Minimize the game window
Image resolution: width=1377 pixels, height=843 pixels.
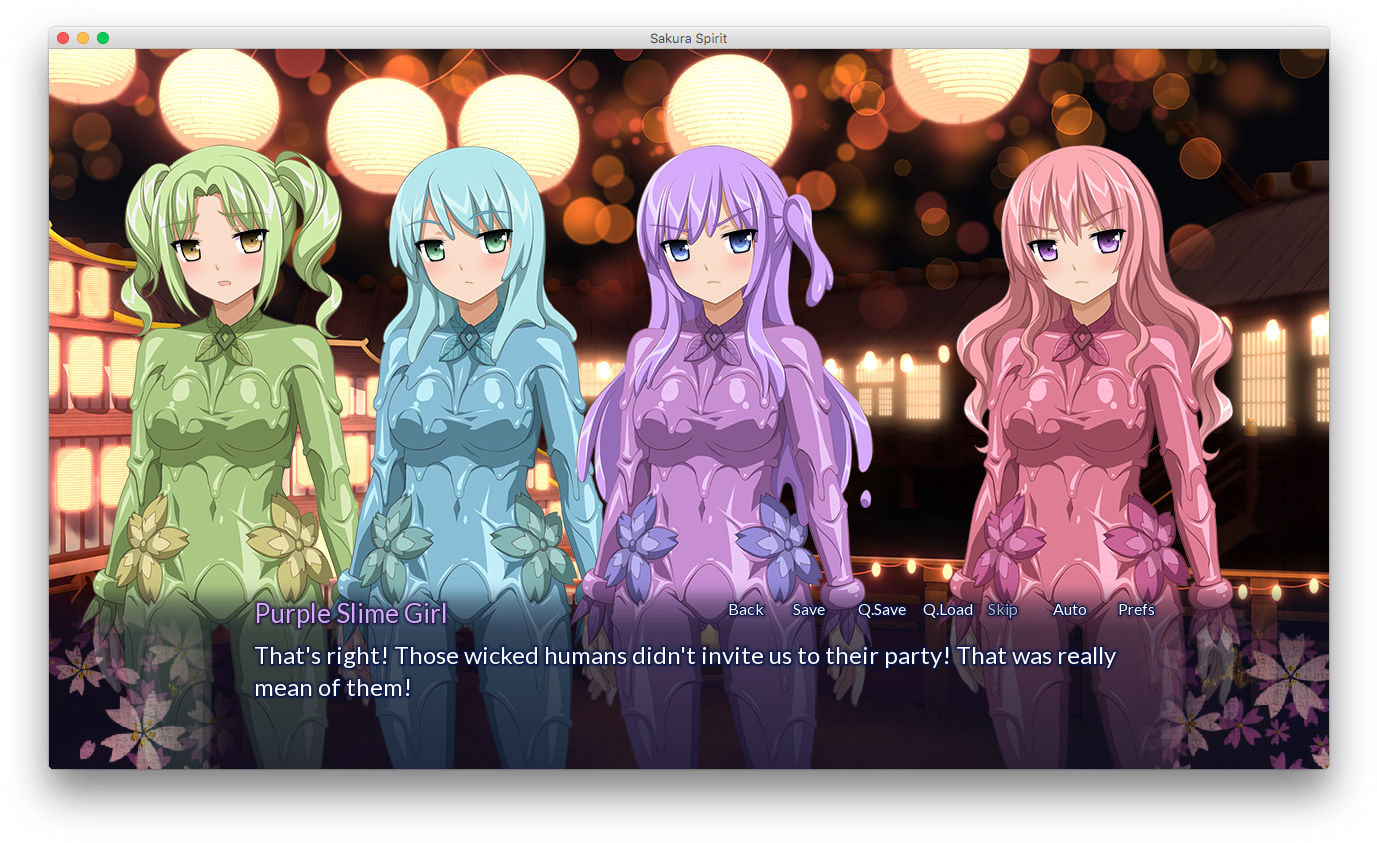pyautogui.click(x=83, y=38)
